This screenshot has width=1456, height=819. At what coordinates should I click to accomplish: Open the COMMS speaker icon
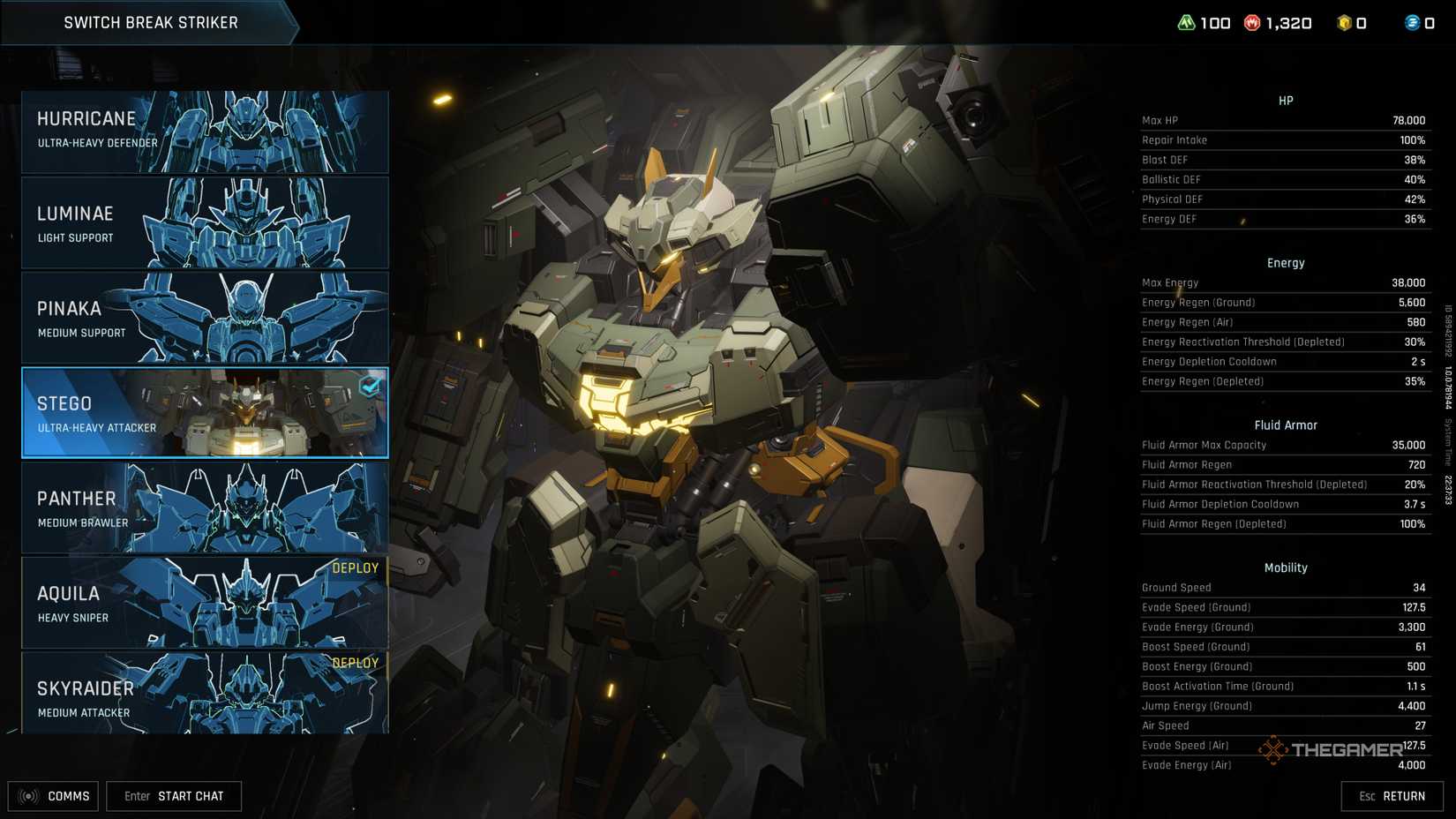27,795
